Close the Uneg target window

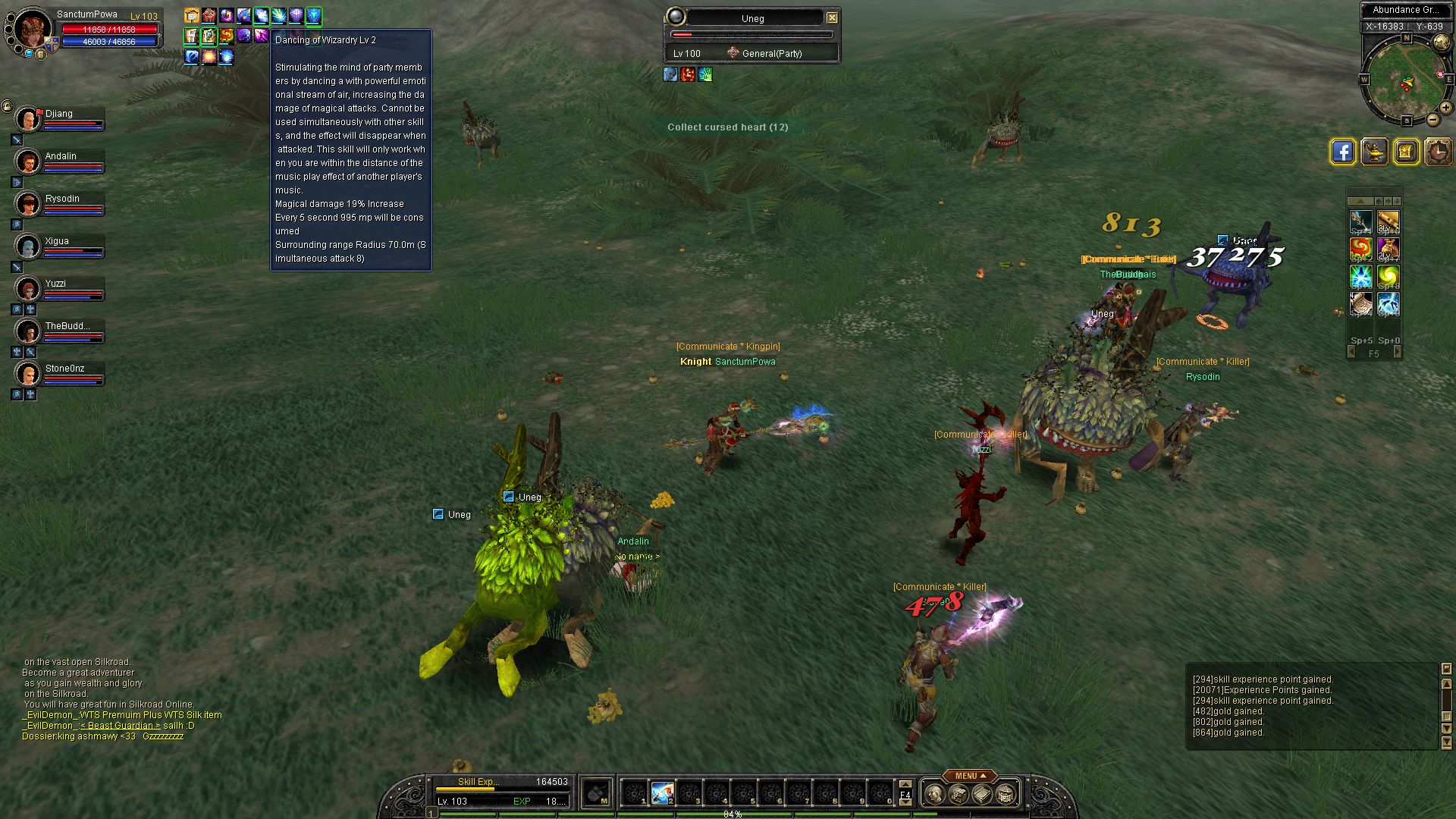coord(832,17)
